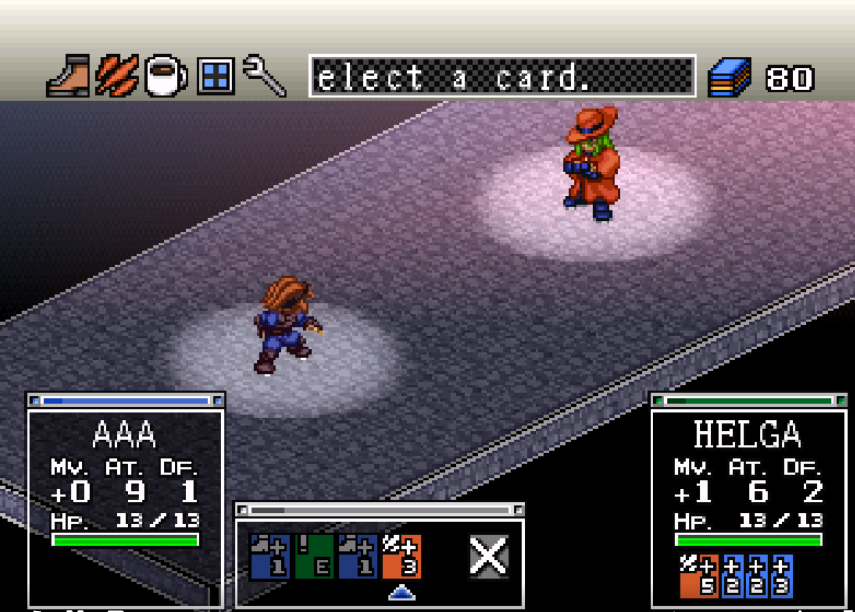855x612 pixels.
Task: Click the coffee mug rest icon
Action: click(x=165, y=77)
